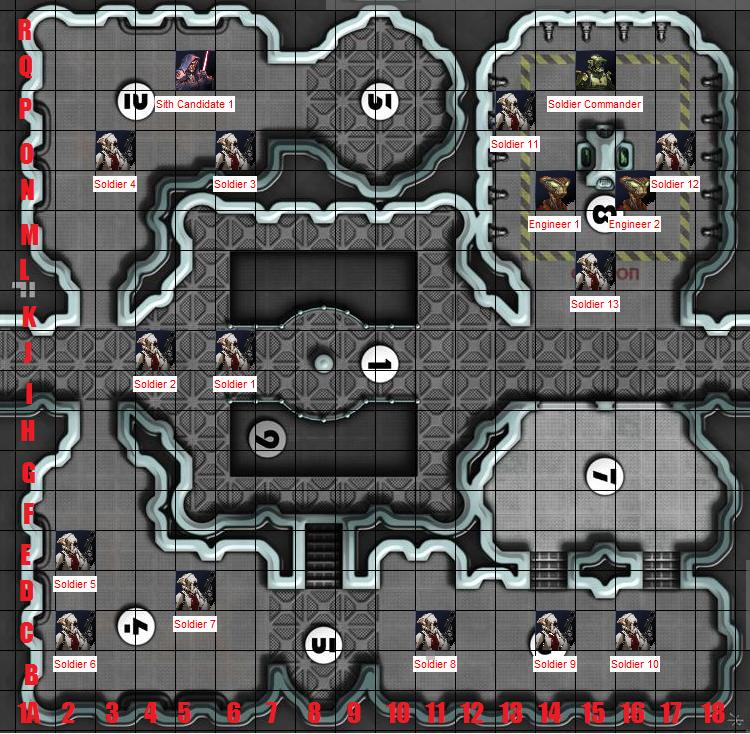The image size is (750, 734).
Task: Select the Engineer 1 token
Action: tap(555, 190)
